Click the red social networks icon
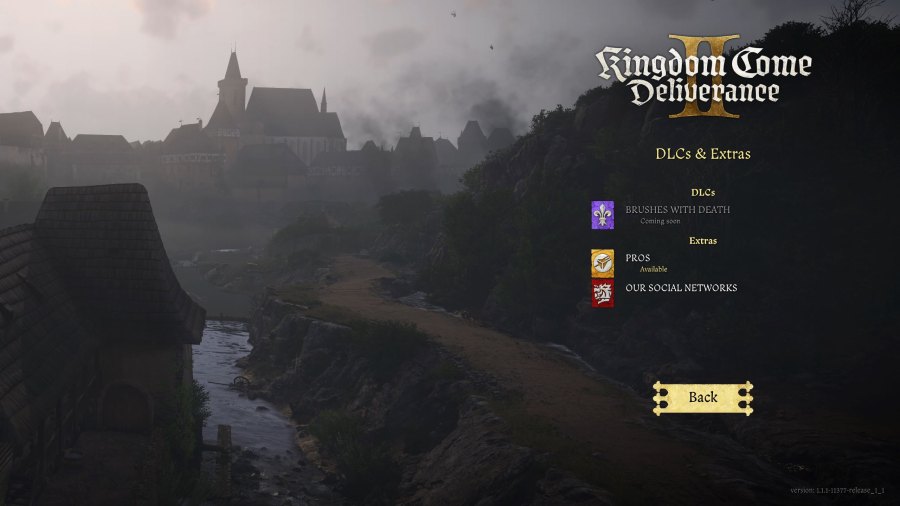Viewport: 900px width, 506px height. click(602, 293)
